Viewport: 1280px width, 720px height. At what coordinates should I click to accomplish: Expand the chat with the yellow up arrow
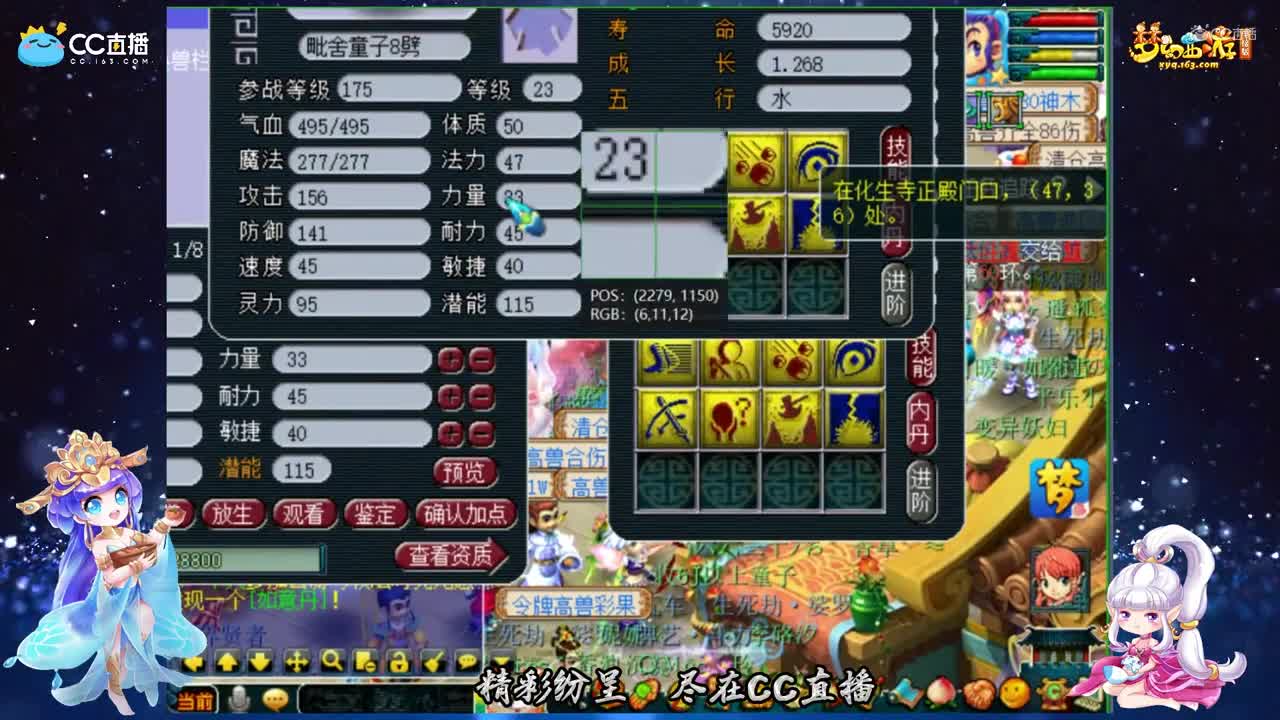coord(227,661)
